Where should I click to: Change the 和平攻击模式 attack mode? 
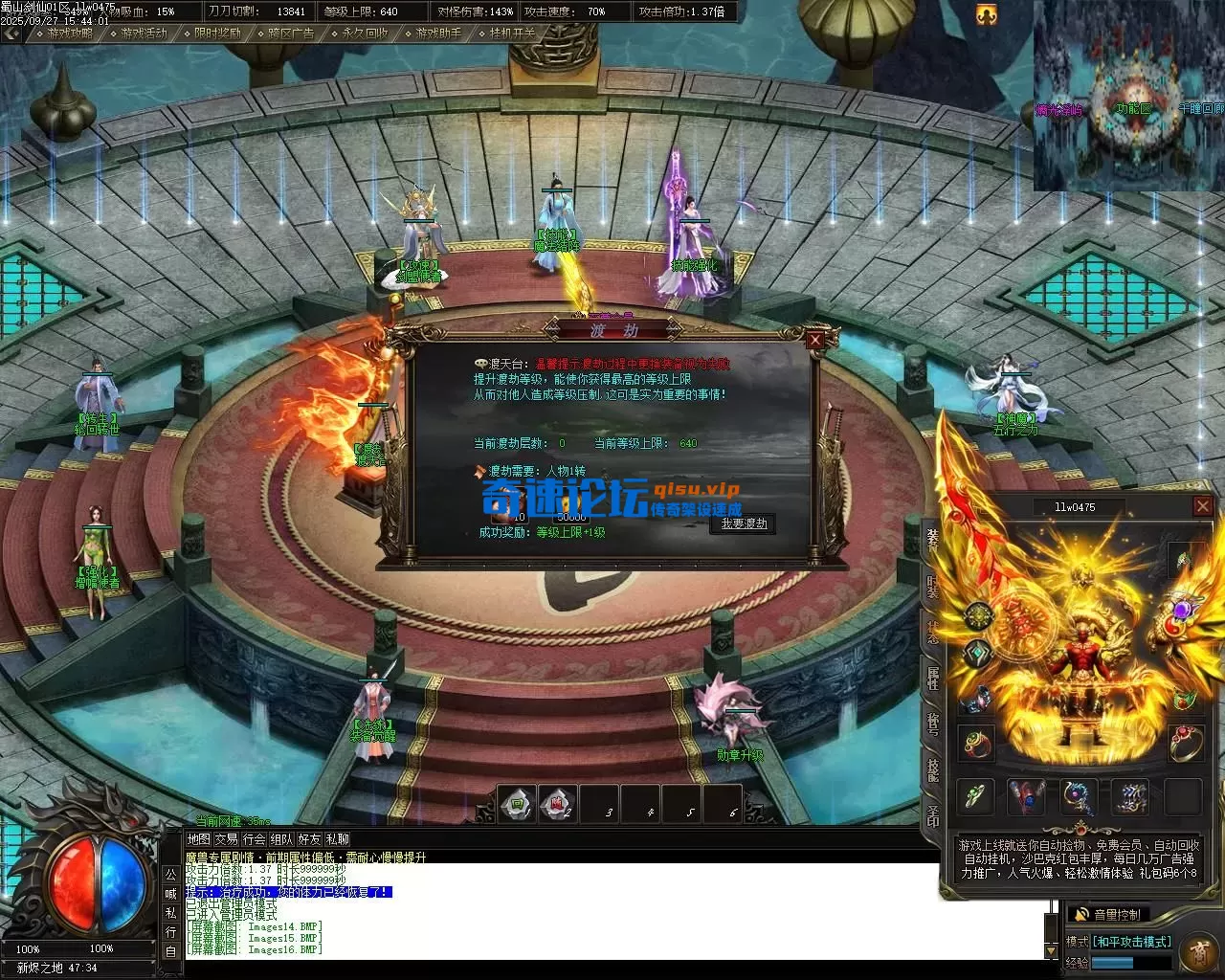click(x=1132, y=942)
